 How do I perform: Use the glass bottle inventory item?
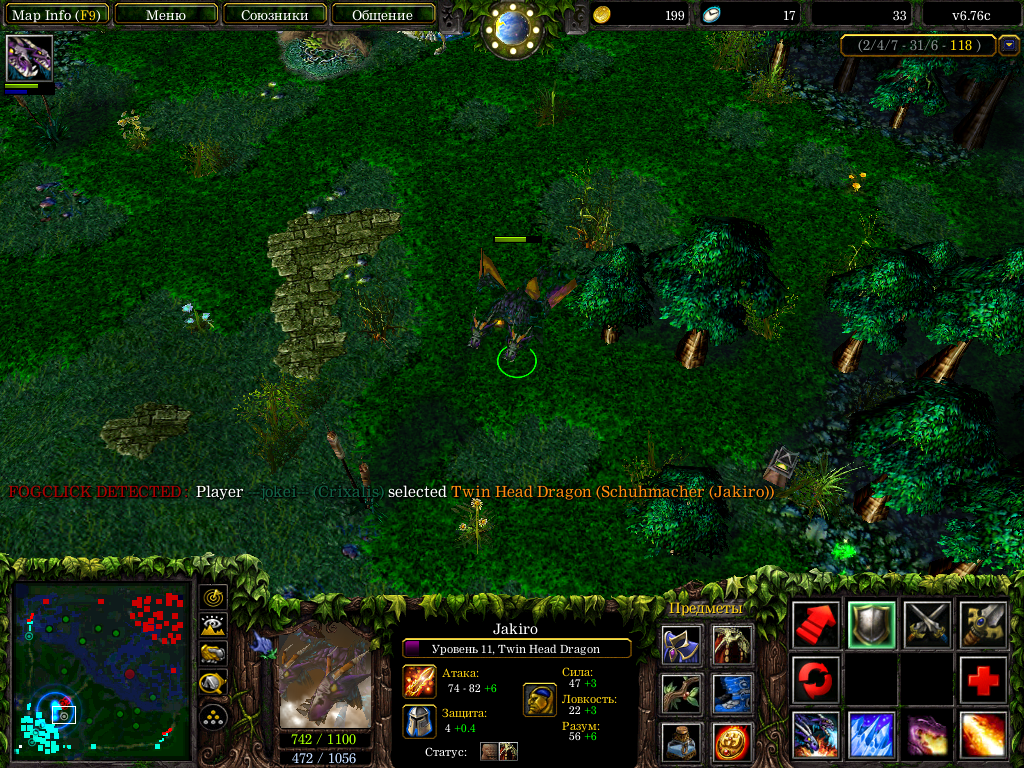click(681, 742)
